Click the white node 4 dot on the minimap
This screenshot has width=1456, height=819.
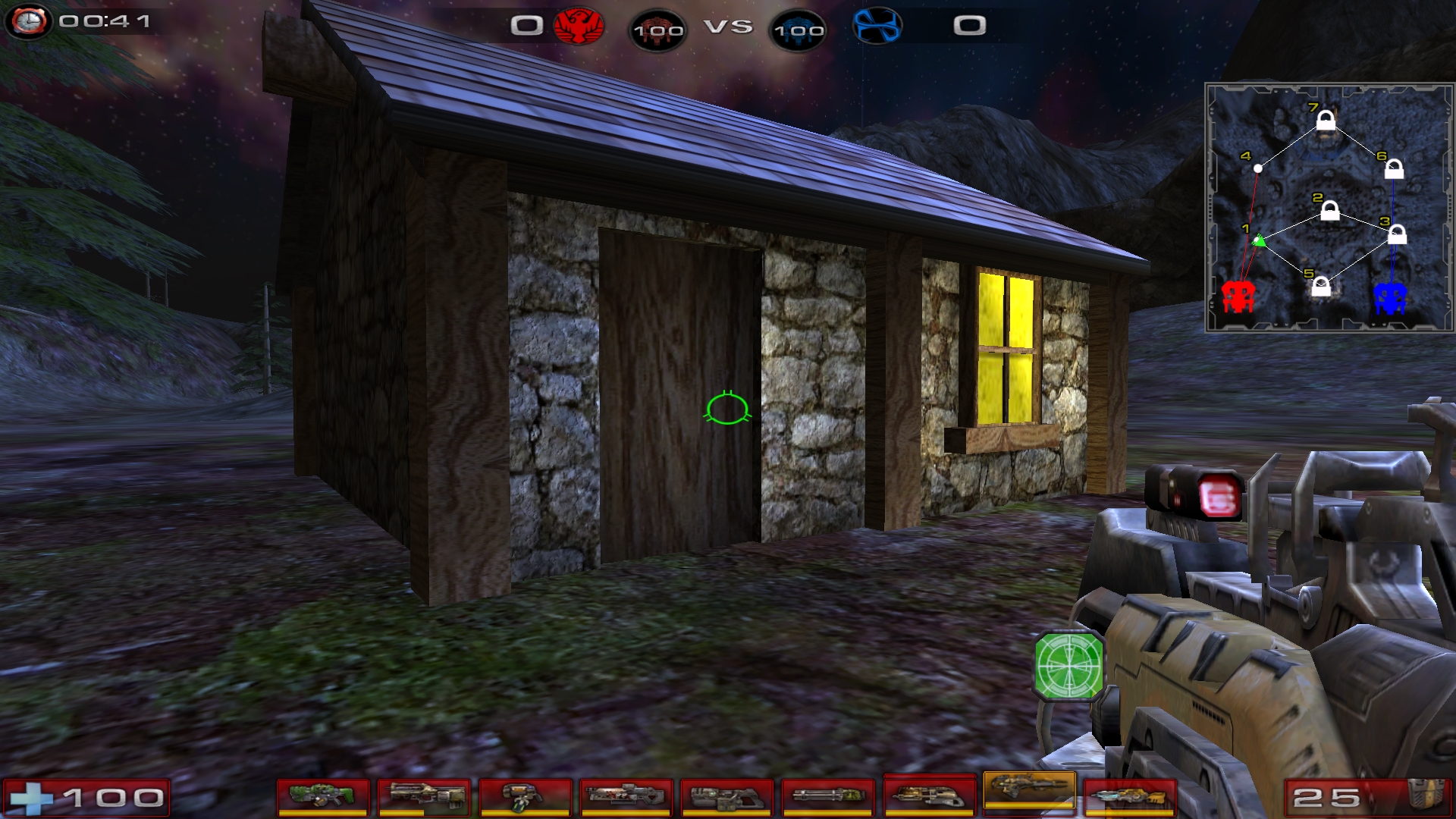tap(1258, 168)
